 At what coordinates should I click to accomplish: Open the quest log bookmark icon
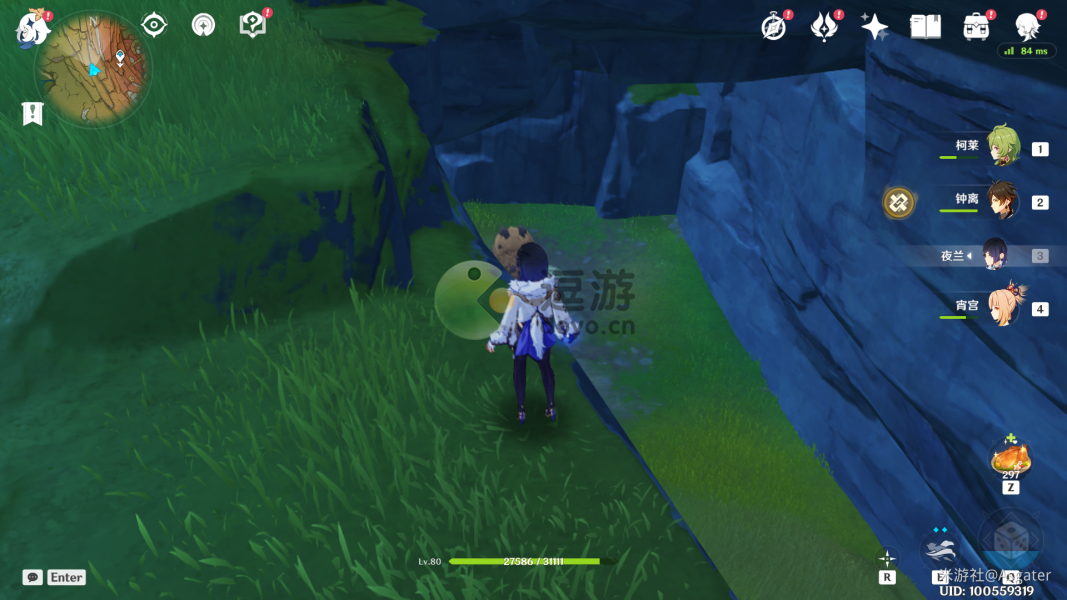tap(32, 113)
